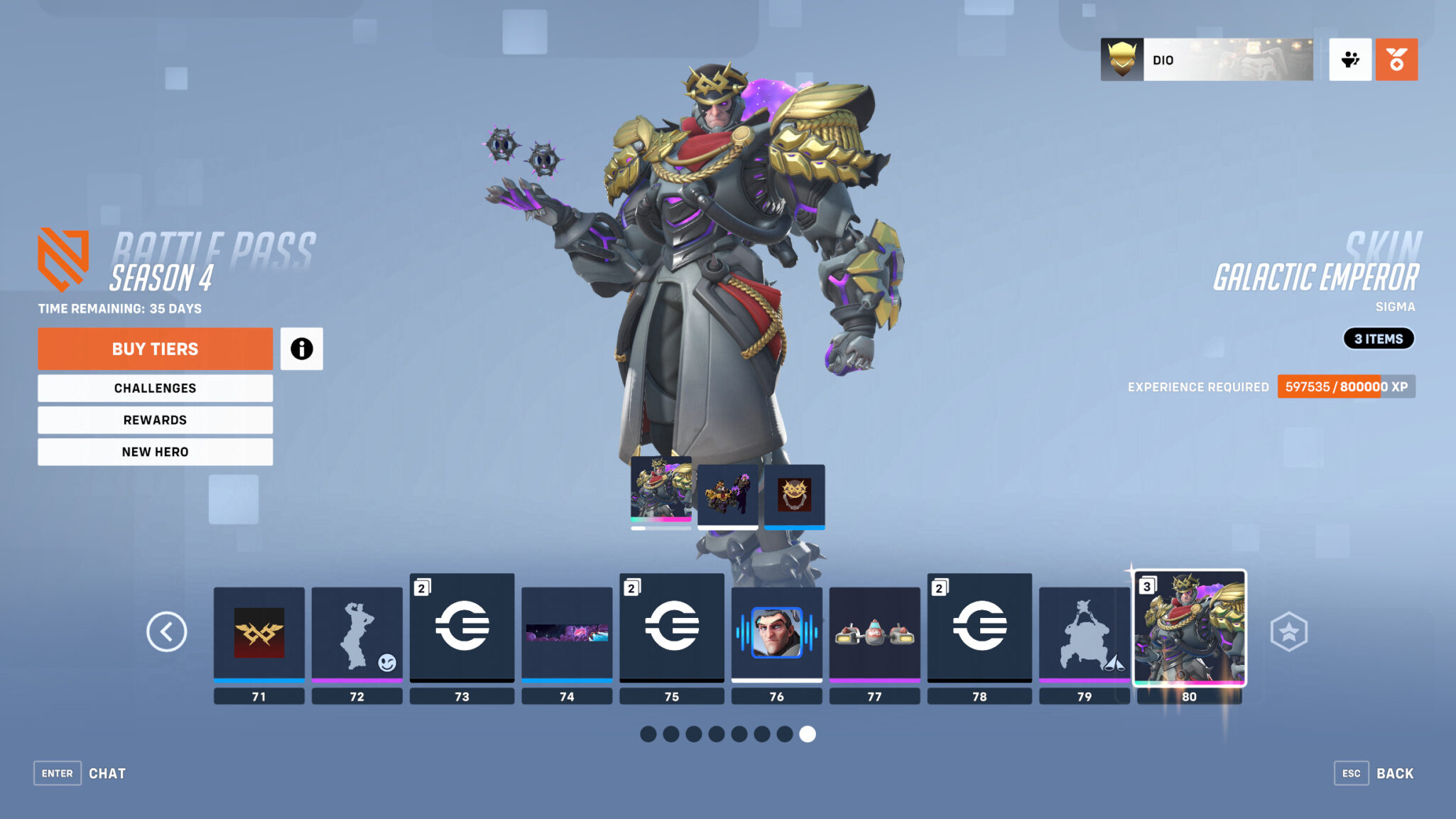Image resolution: width=1456 pixels, height=819 pixels.
Task: Select the DIO player portrait
Action: click(x=1122, y=59)
